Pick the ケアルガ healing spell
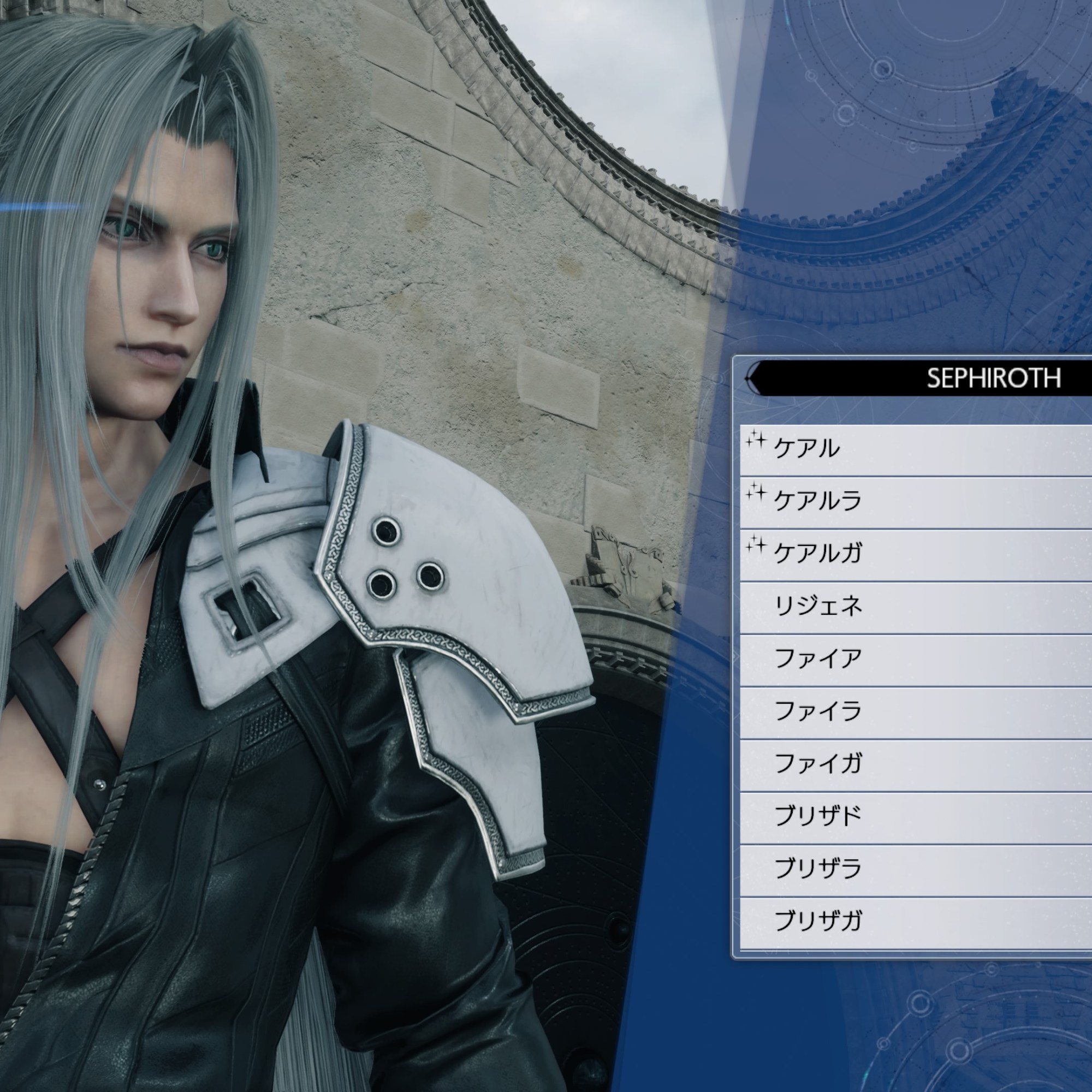 pos(916,553)
